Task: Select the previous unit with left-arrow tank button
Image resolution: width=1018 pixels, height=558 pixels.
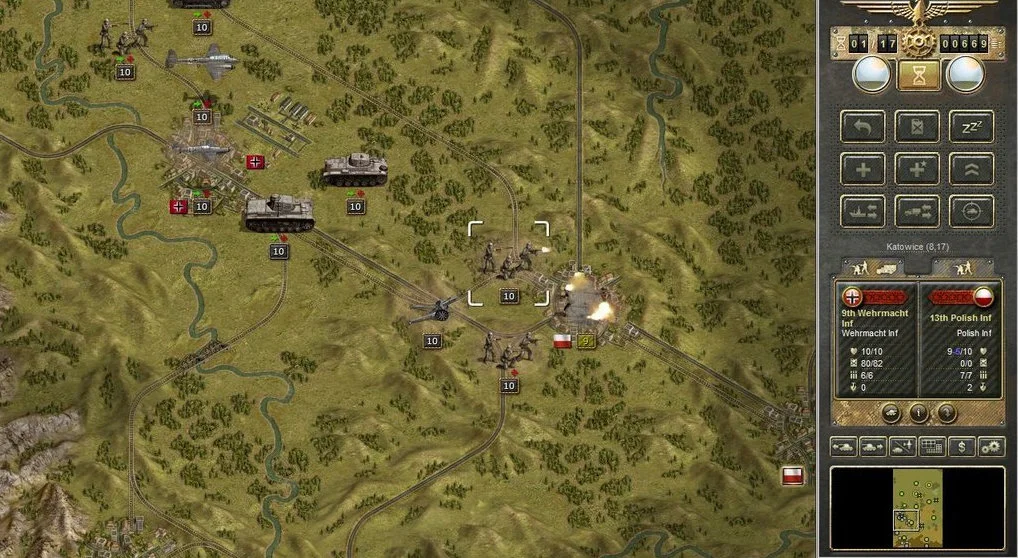Action: pos(843,446)
